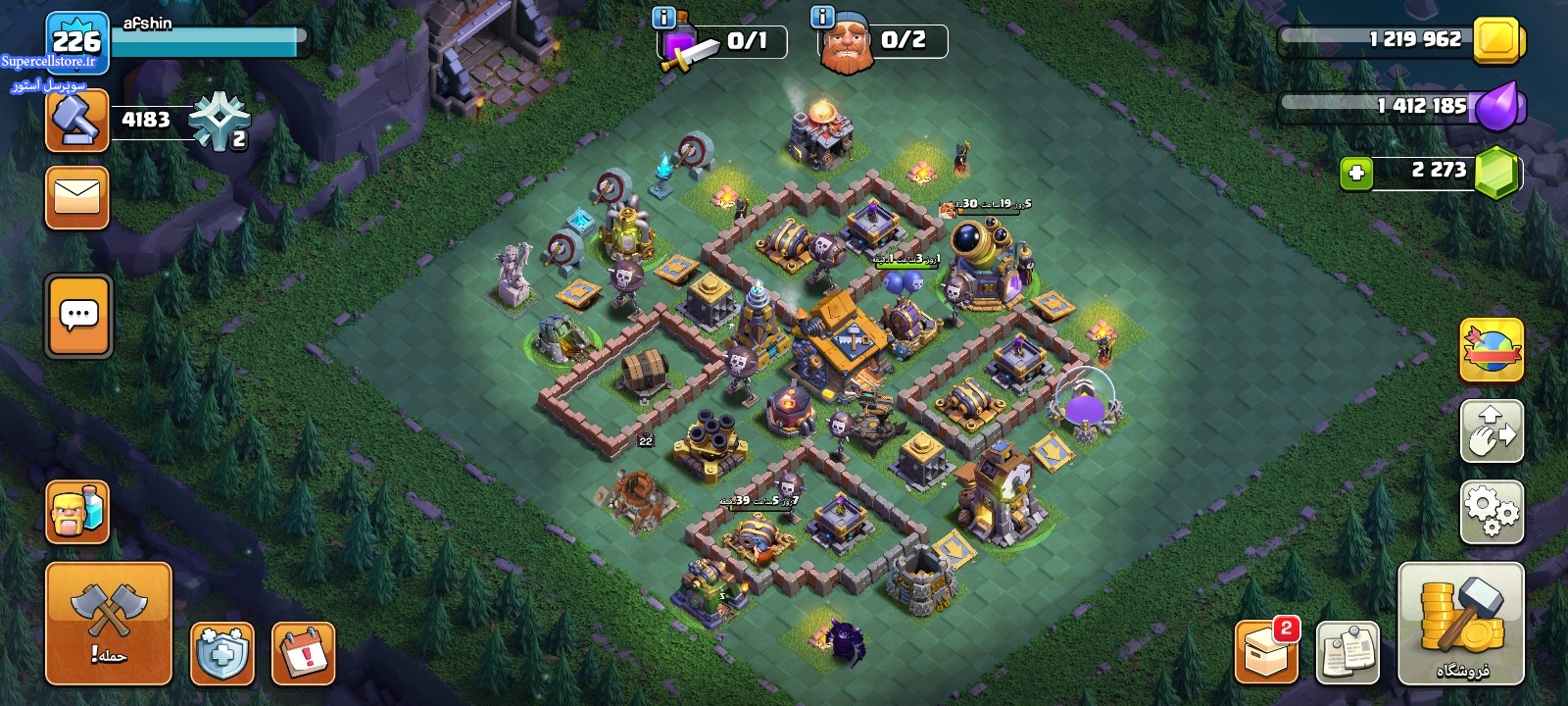Open the clipboard notes button
This screenshot has height=706, width=1568.
1347,651
